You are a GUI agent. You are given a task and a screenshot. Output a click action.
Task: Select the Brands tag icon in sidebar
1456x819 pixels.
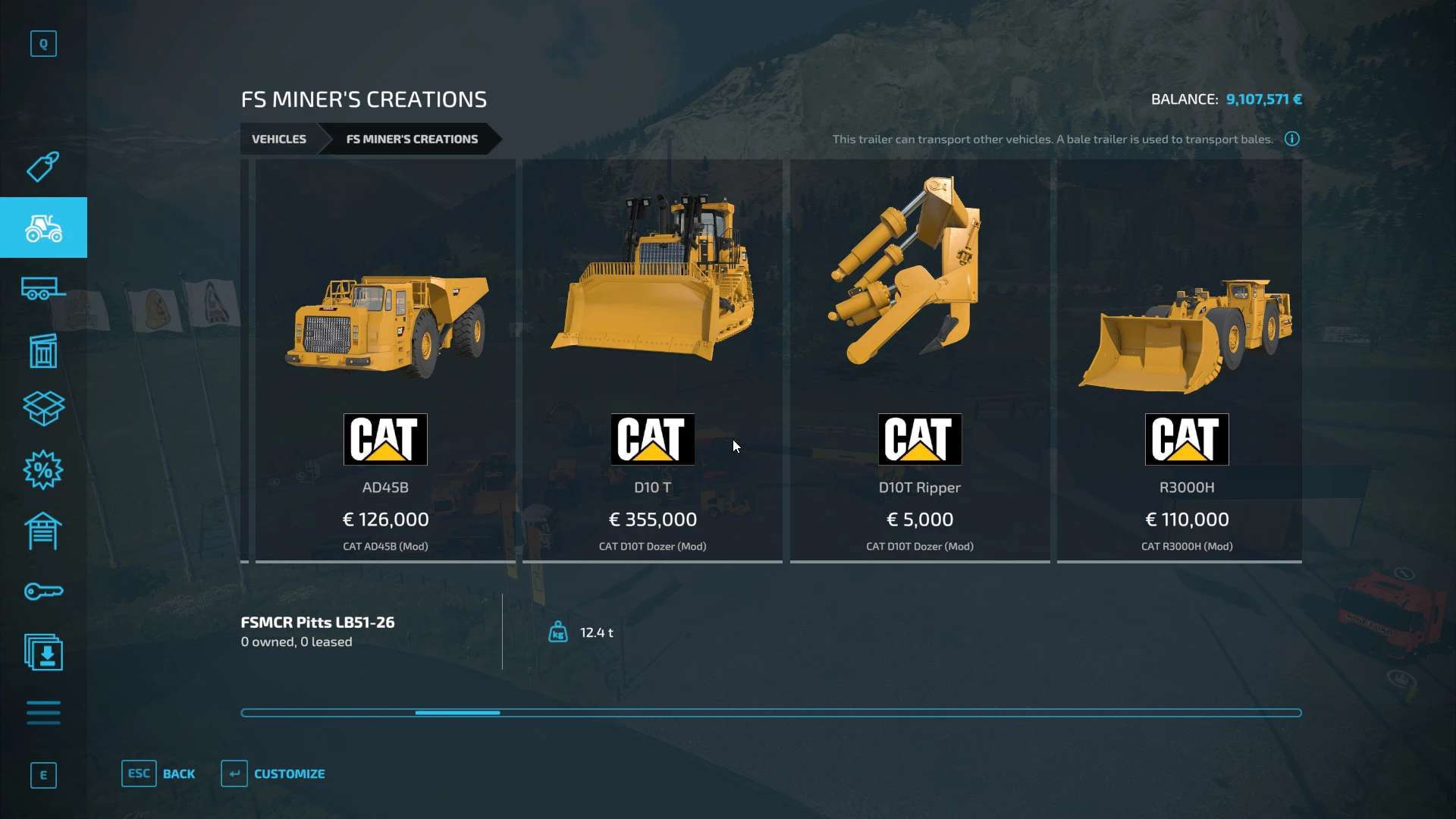pos(43,167)
